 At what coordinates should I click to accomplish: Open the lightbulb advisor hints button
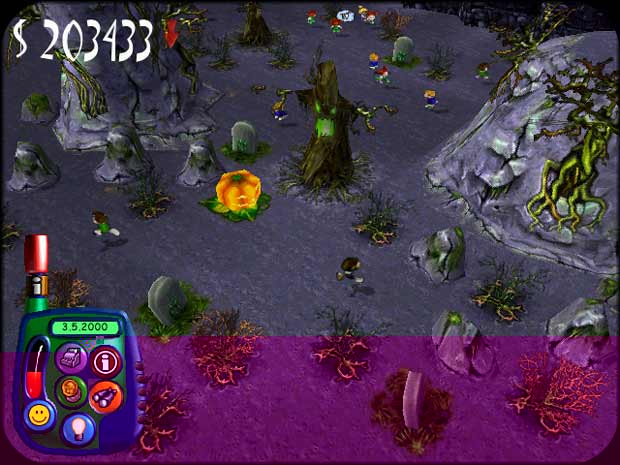(77, 427)
